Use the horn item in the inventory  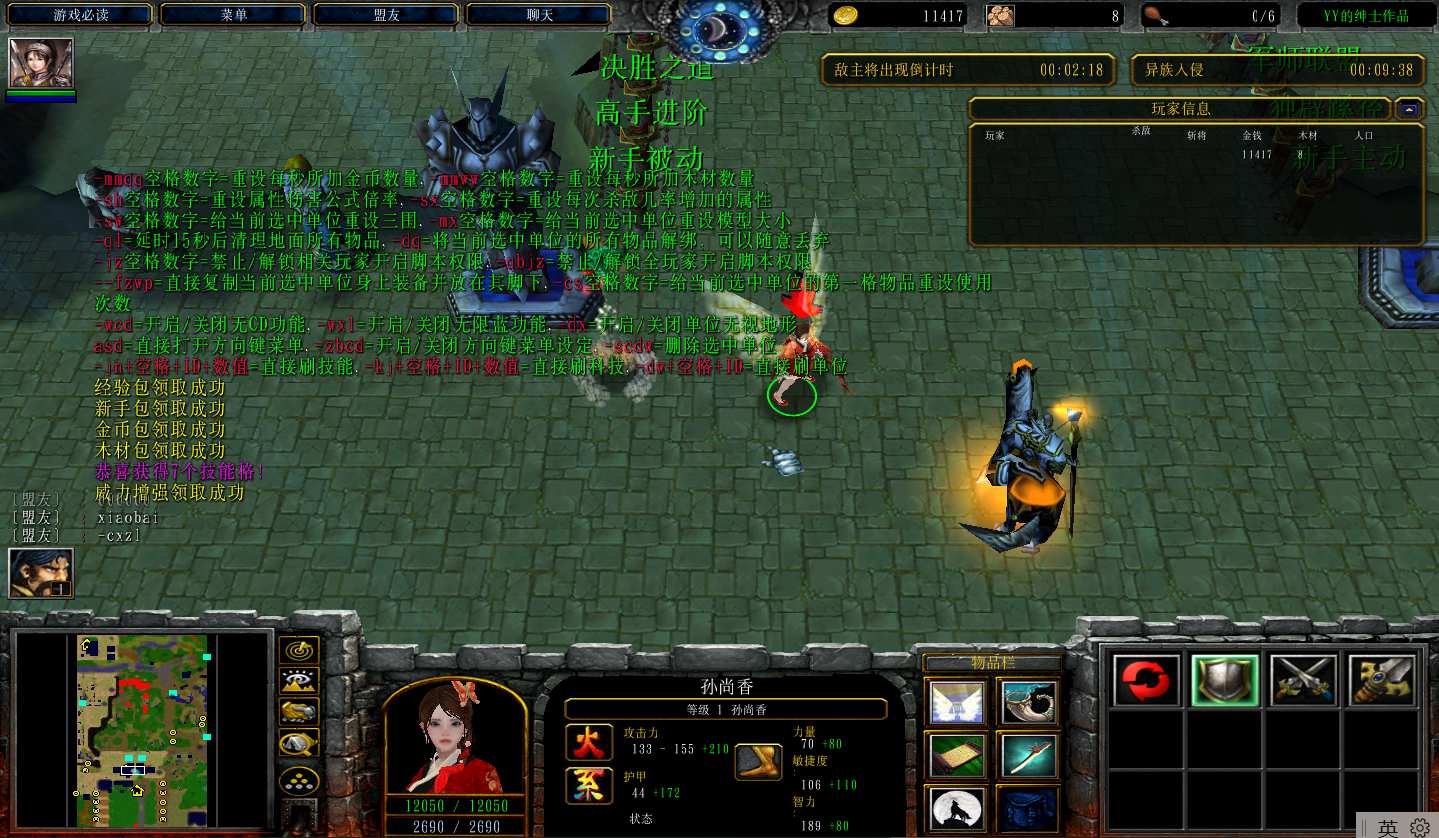pos(1028,703)
